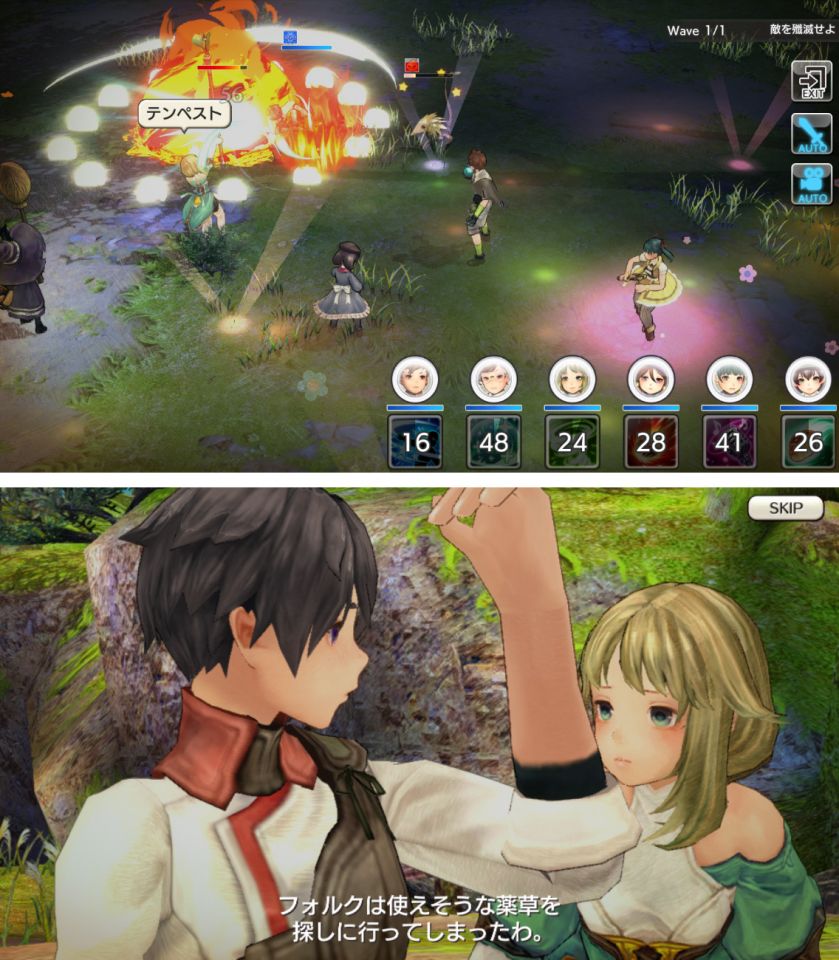The image size is (839, 960).
Task: Toggle the auto camera button
Action: [811, 185]
